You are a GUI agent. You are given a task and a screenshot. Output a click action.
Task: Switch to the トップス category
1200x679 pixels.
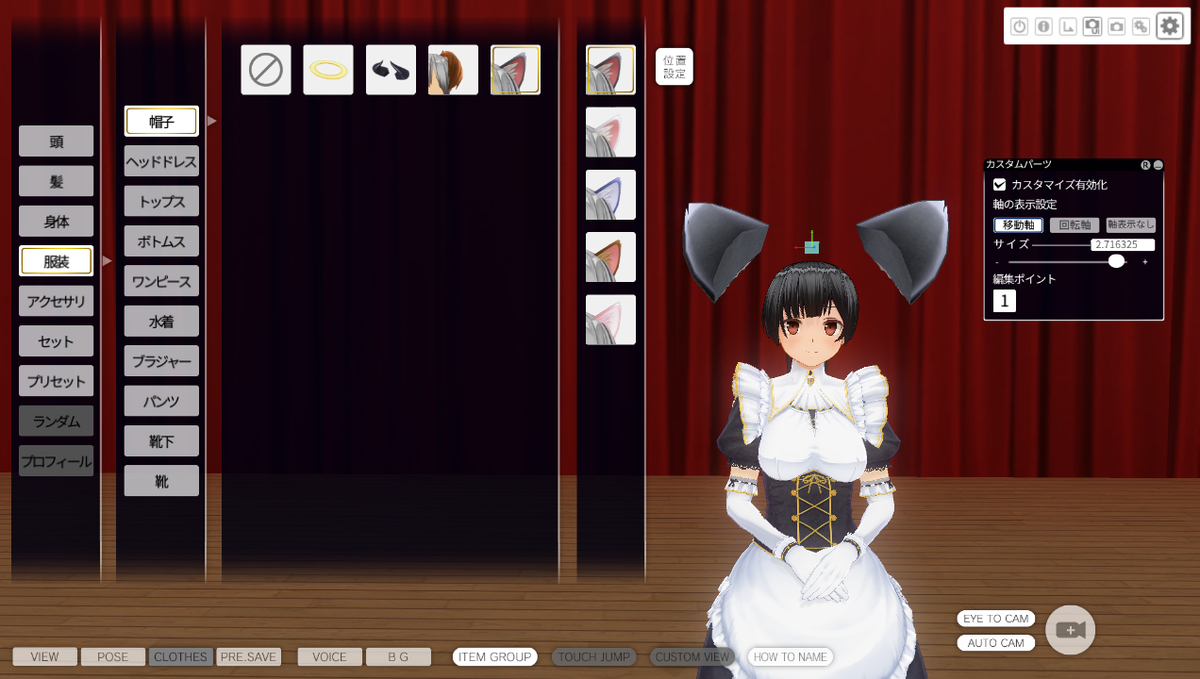click(161, 201)
